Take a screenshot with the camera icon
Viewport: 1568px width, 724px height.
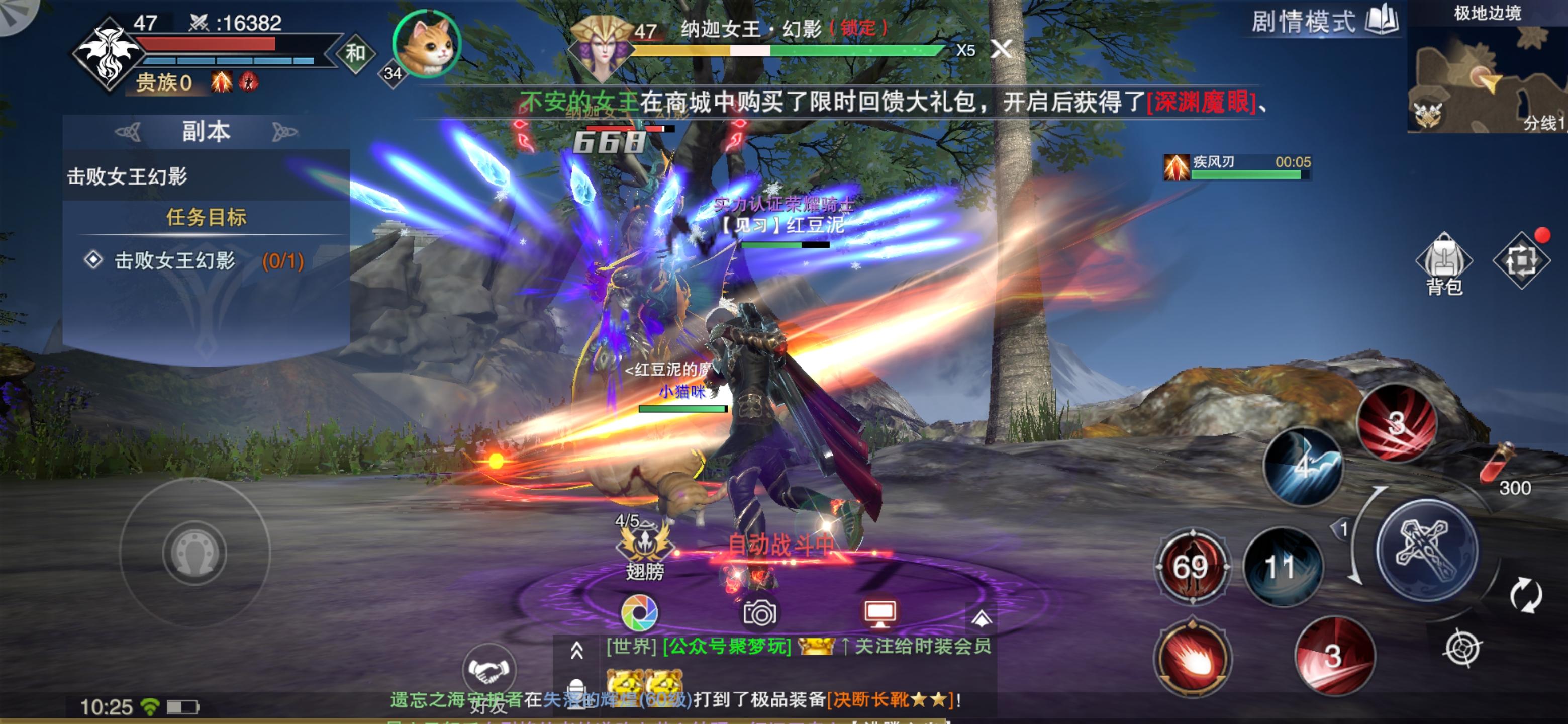pyautogui.click(x=759, y=612)
